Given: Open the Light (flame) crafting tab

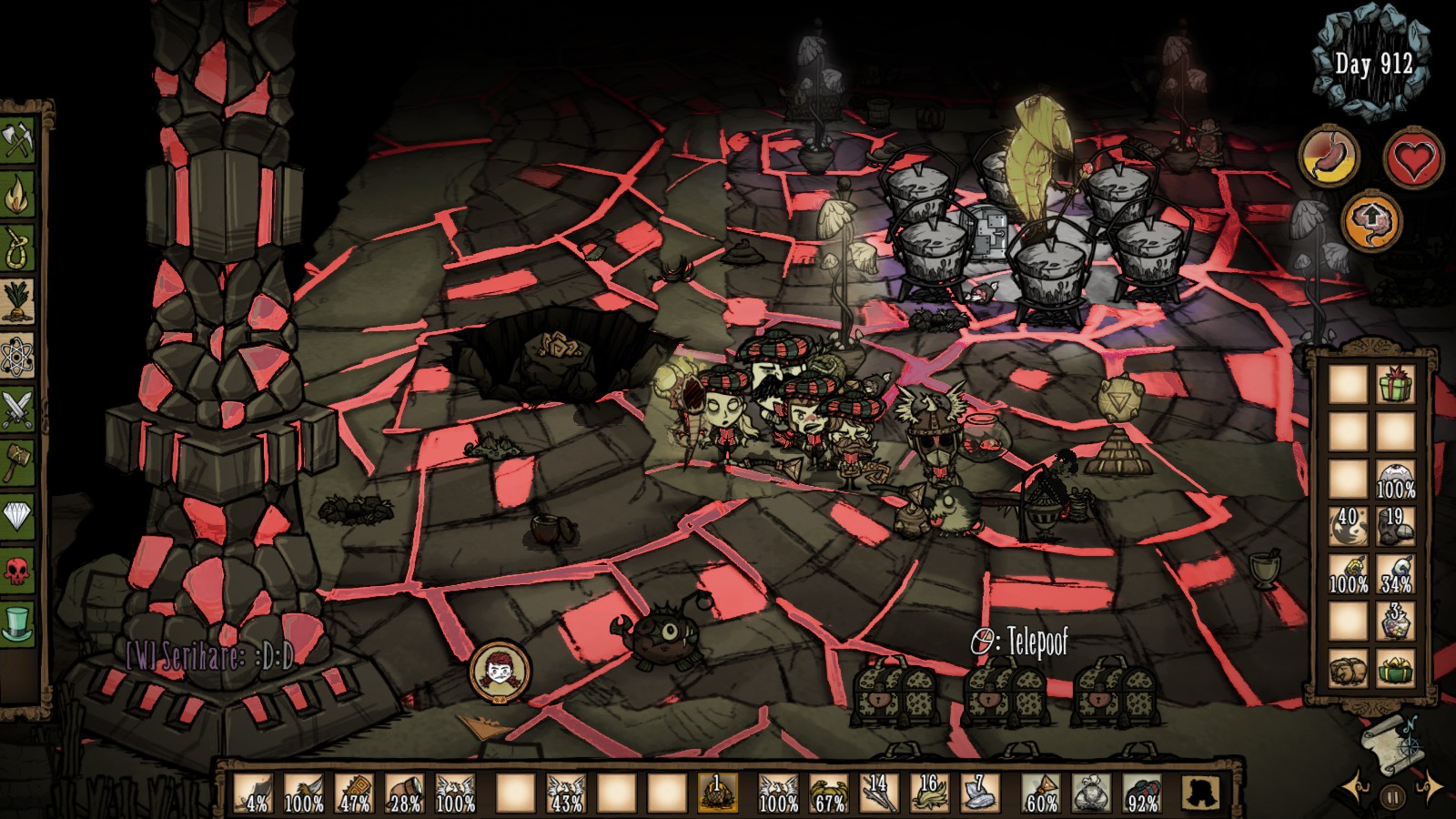Looking at the screenshot, I should (x=17, y=194).
